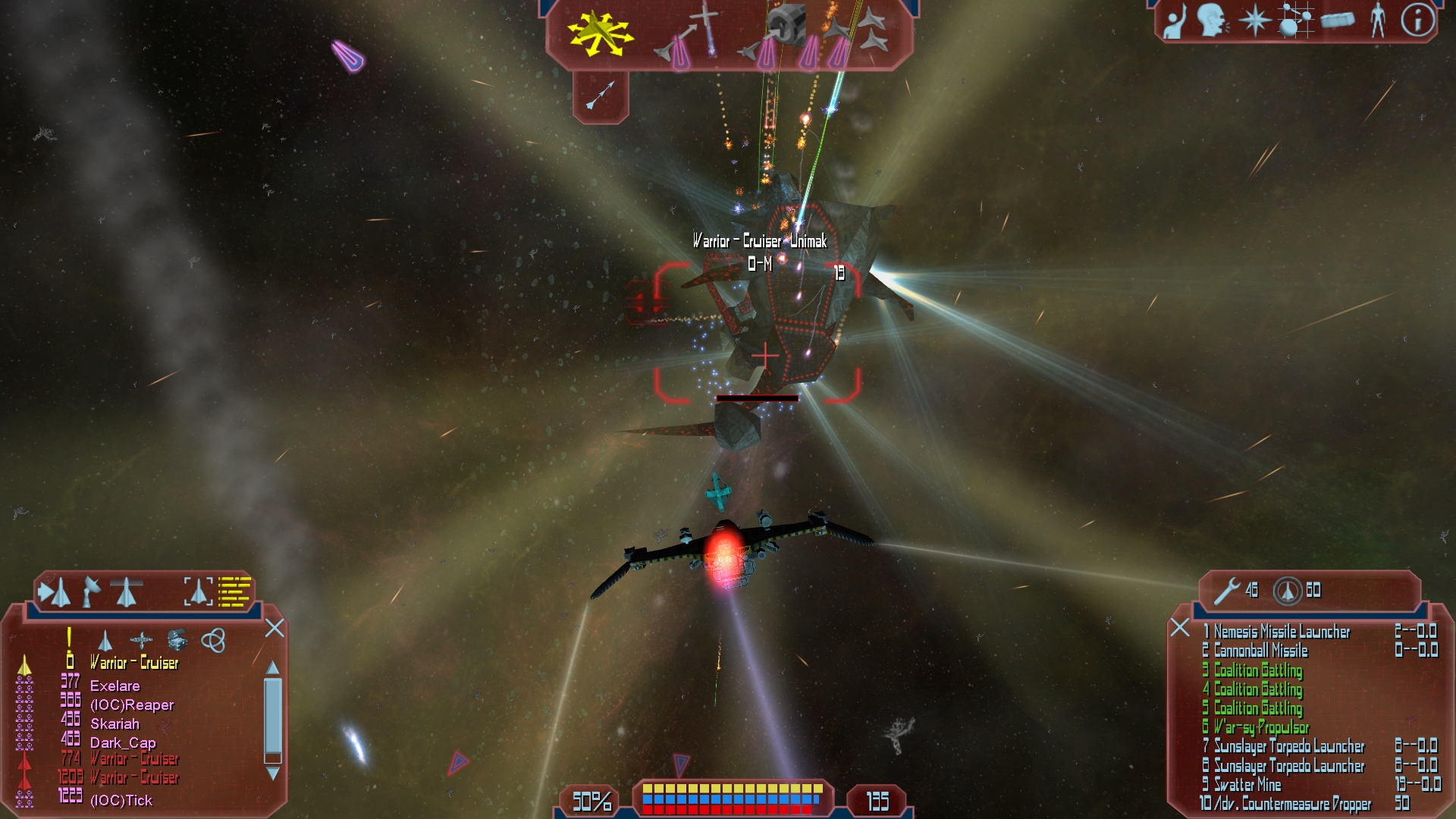Open the information icon
Image resolution: width=1456 pixels, height=819 pixels.
pos(1417,20)
